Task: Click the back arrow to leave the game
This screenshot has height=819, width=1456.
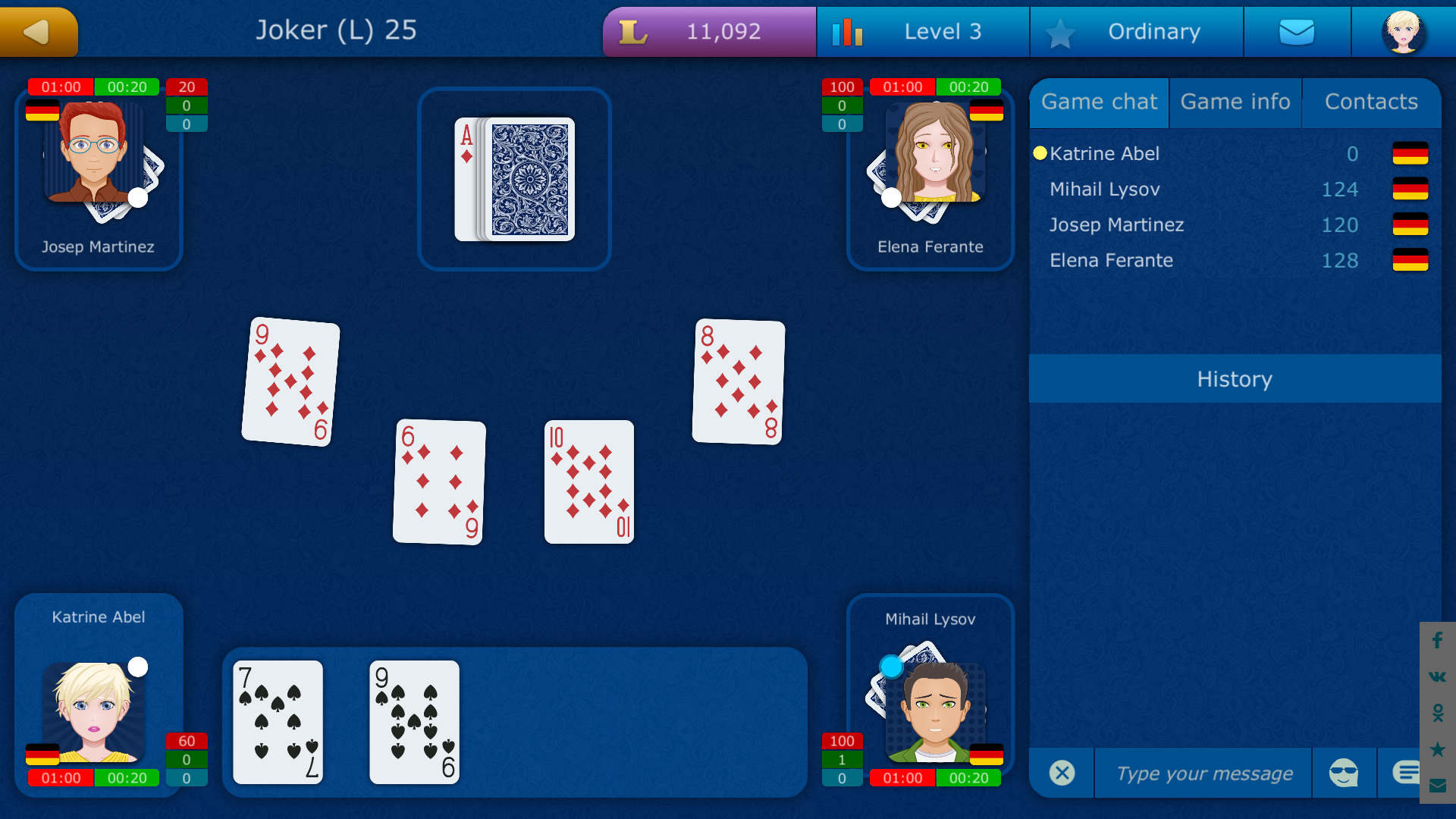Action: [38, 31]
